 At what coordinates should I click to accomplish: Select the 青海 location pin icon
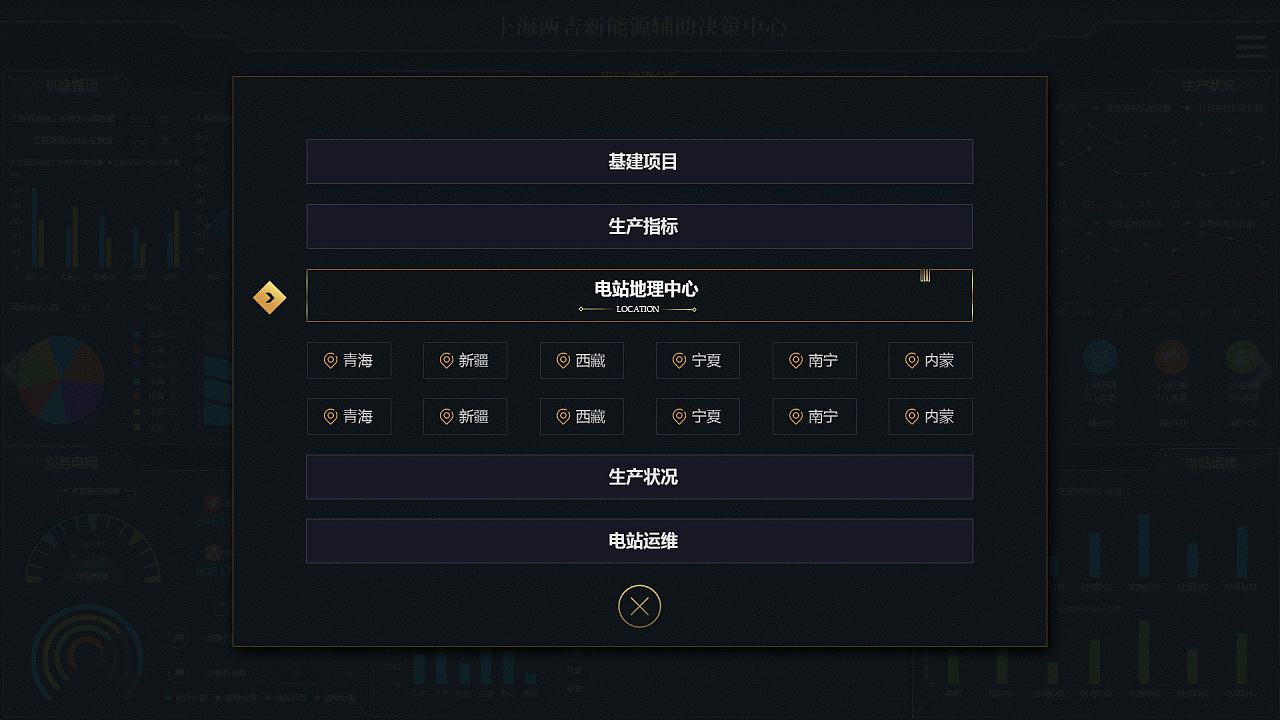(x=331, y=360)
